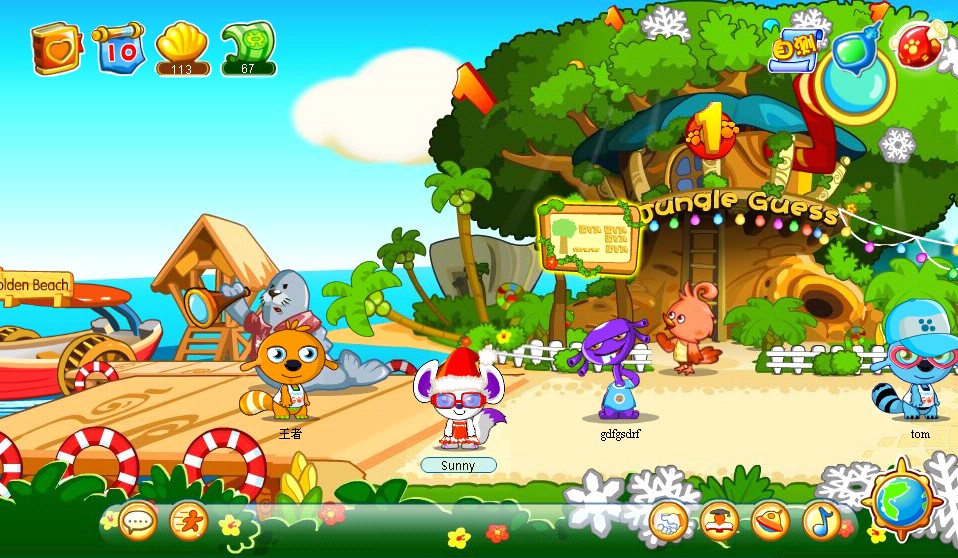Click the character with hat button
The height and width of the screenshot is (558, 958).
[719, 521]
